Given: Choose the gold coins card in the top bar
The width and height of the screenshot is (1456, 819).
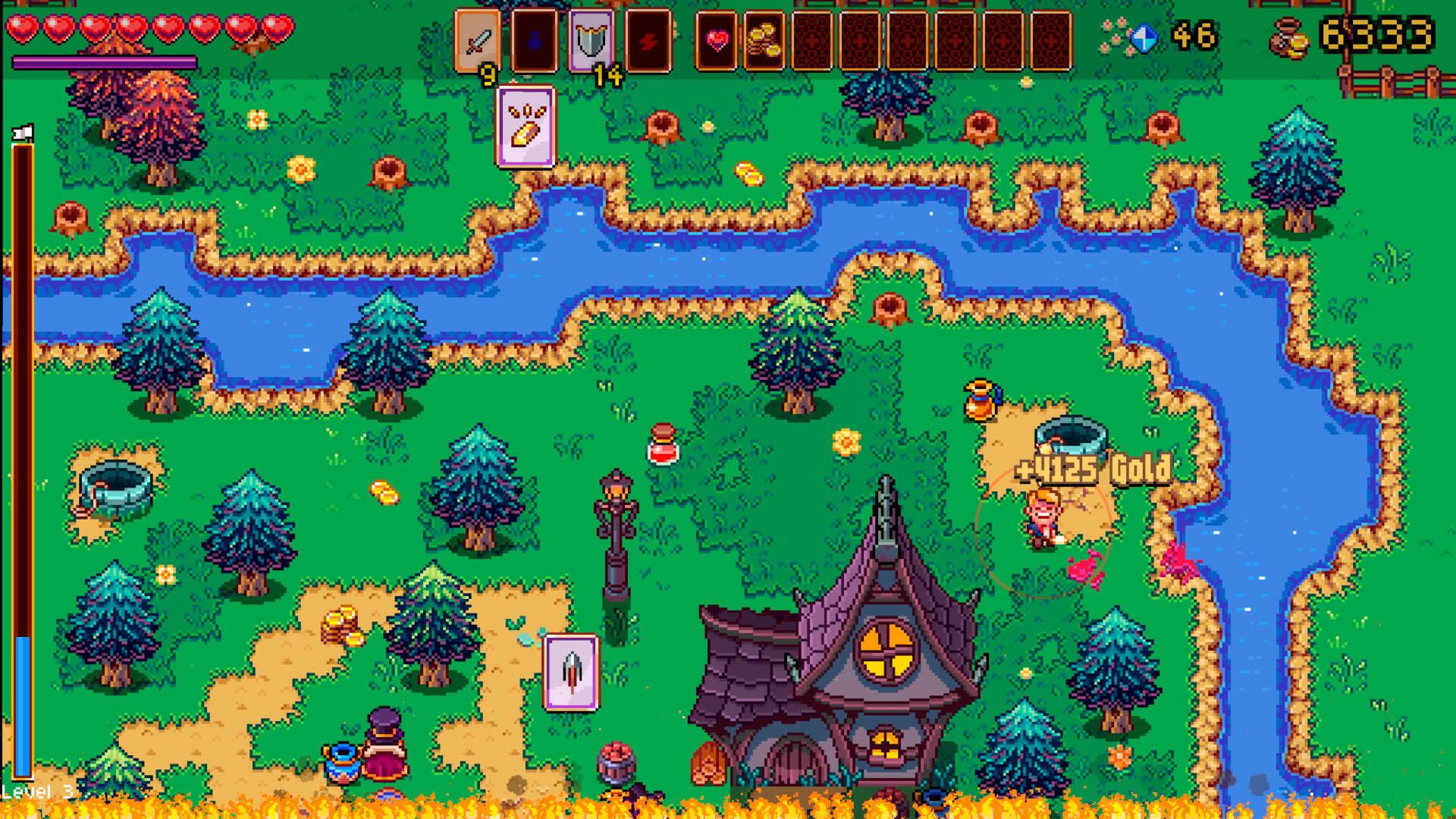Looking at the screenshot, I should (x=764, y=41).
